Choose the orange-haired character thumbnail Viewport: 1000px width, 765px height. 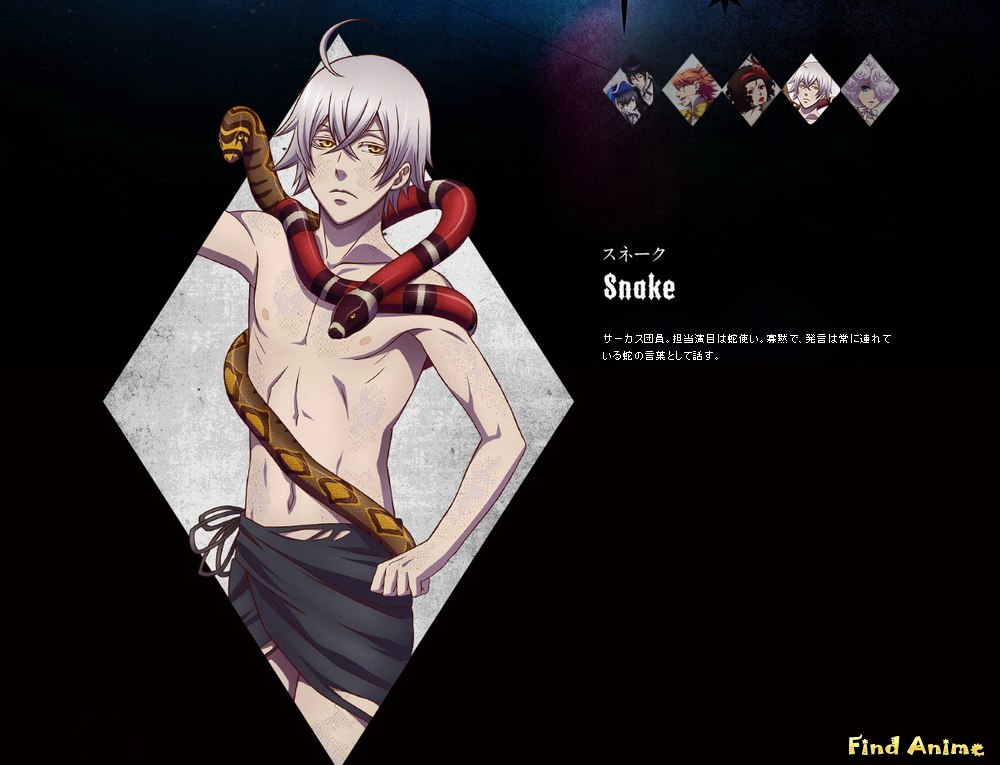[692, 90]
